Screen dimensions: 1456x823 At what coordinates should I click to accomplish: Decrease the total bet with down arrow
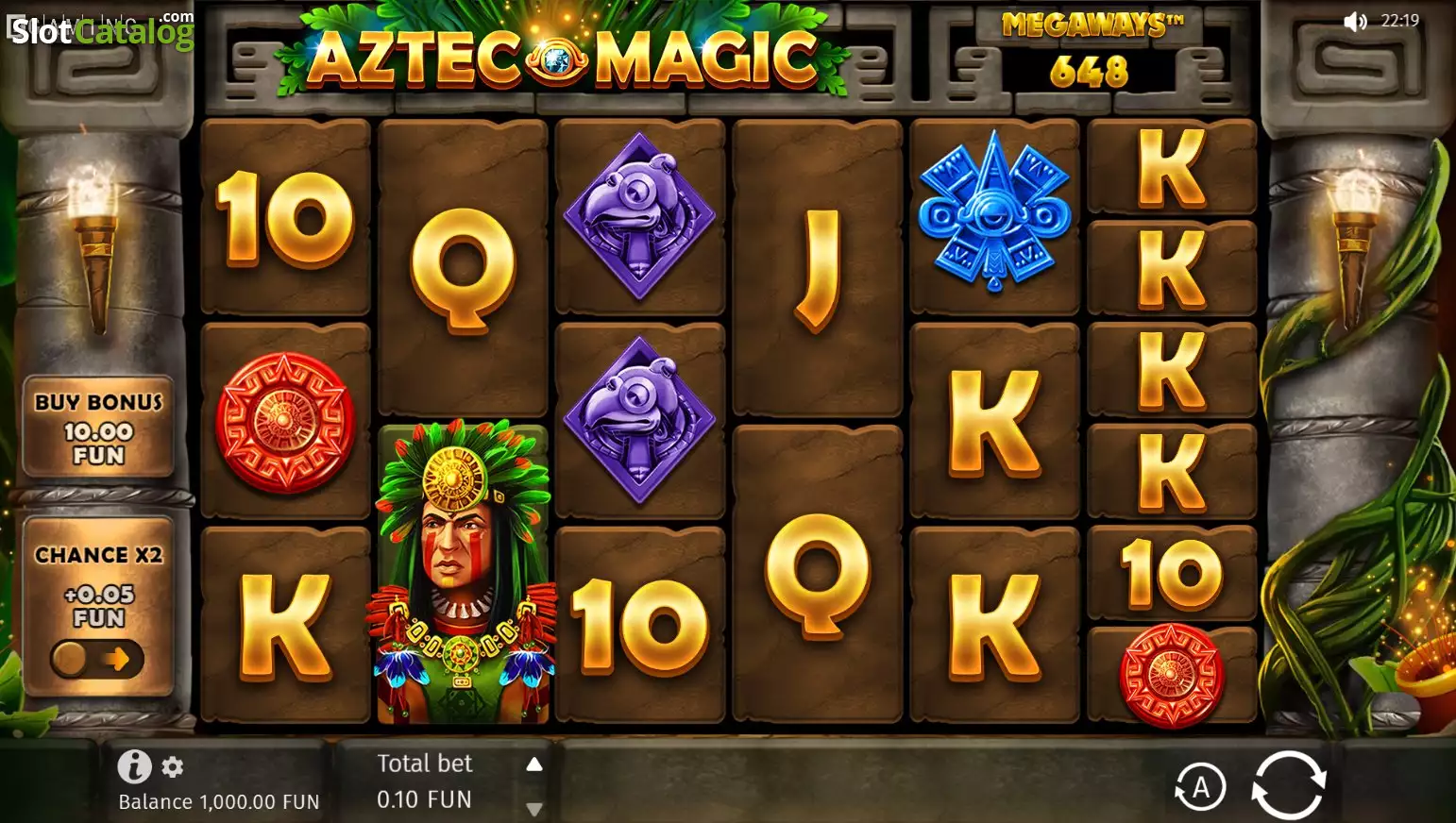pyautogui.click(x=534, y=808)
